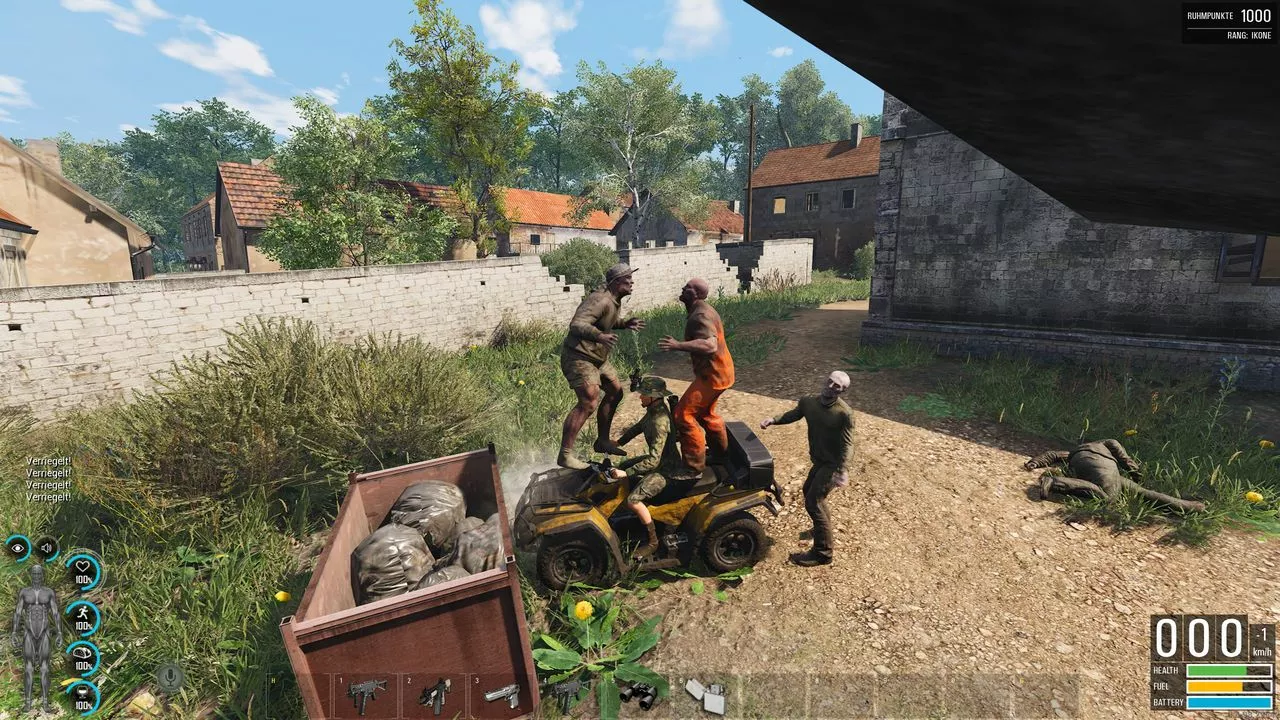Equip the binoculars from the hotbar
Screen dimensions: 1280x720
(640, 693)
